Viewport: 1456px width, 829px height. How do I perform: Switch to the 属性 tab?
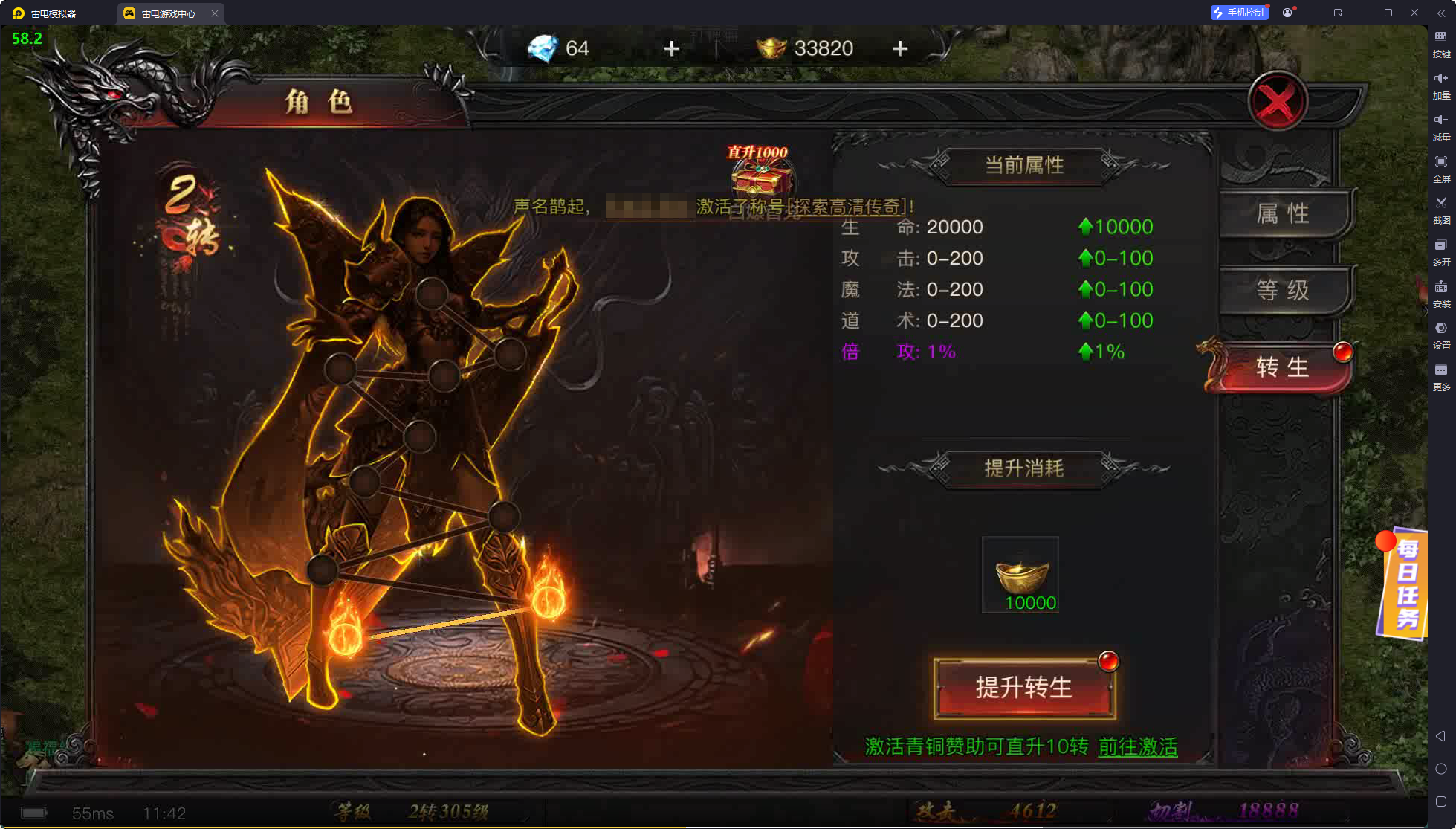coord(1284,213)
